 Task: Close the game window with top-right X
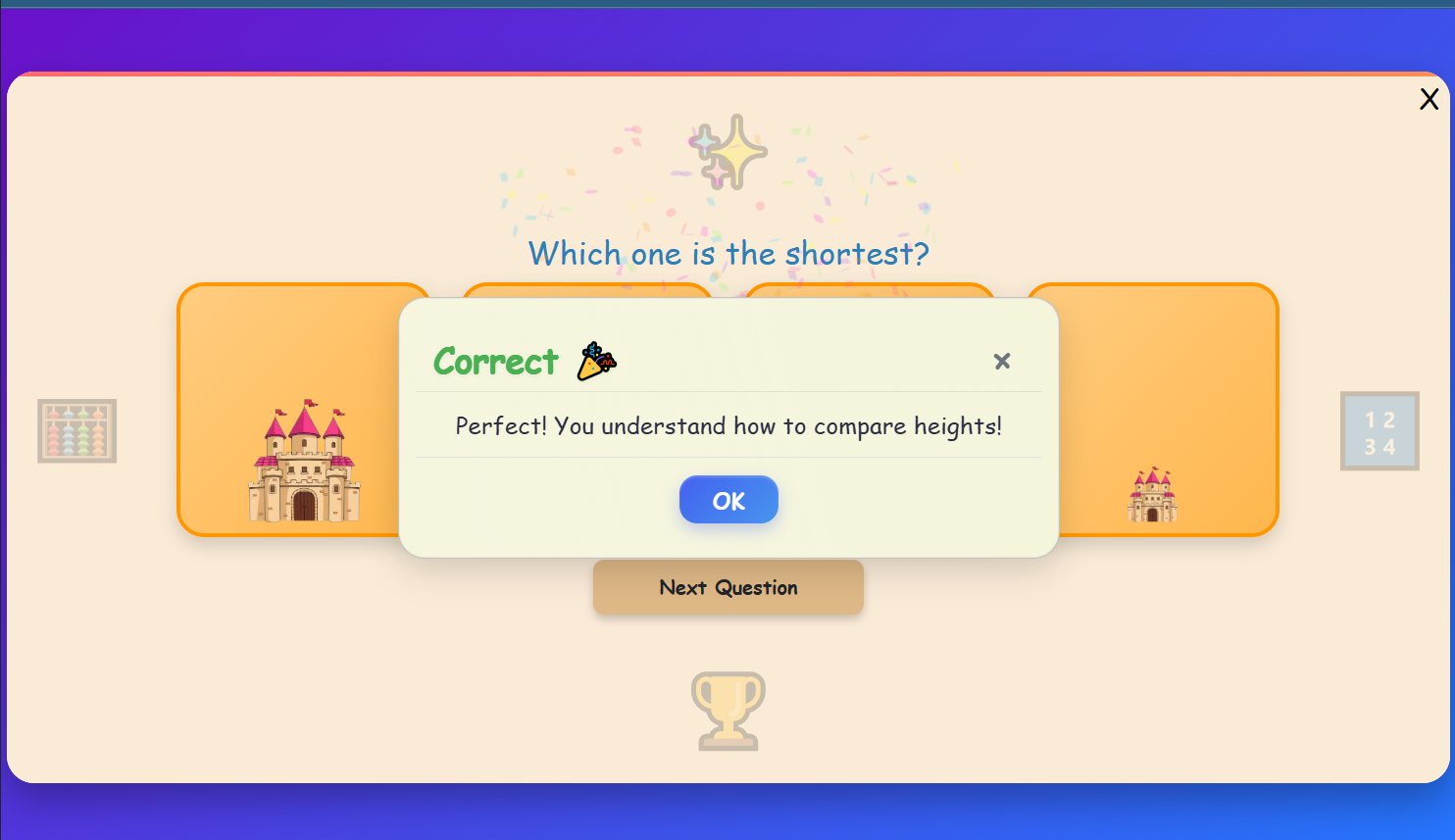click(x=1429, y=99)
